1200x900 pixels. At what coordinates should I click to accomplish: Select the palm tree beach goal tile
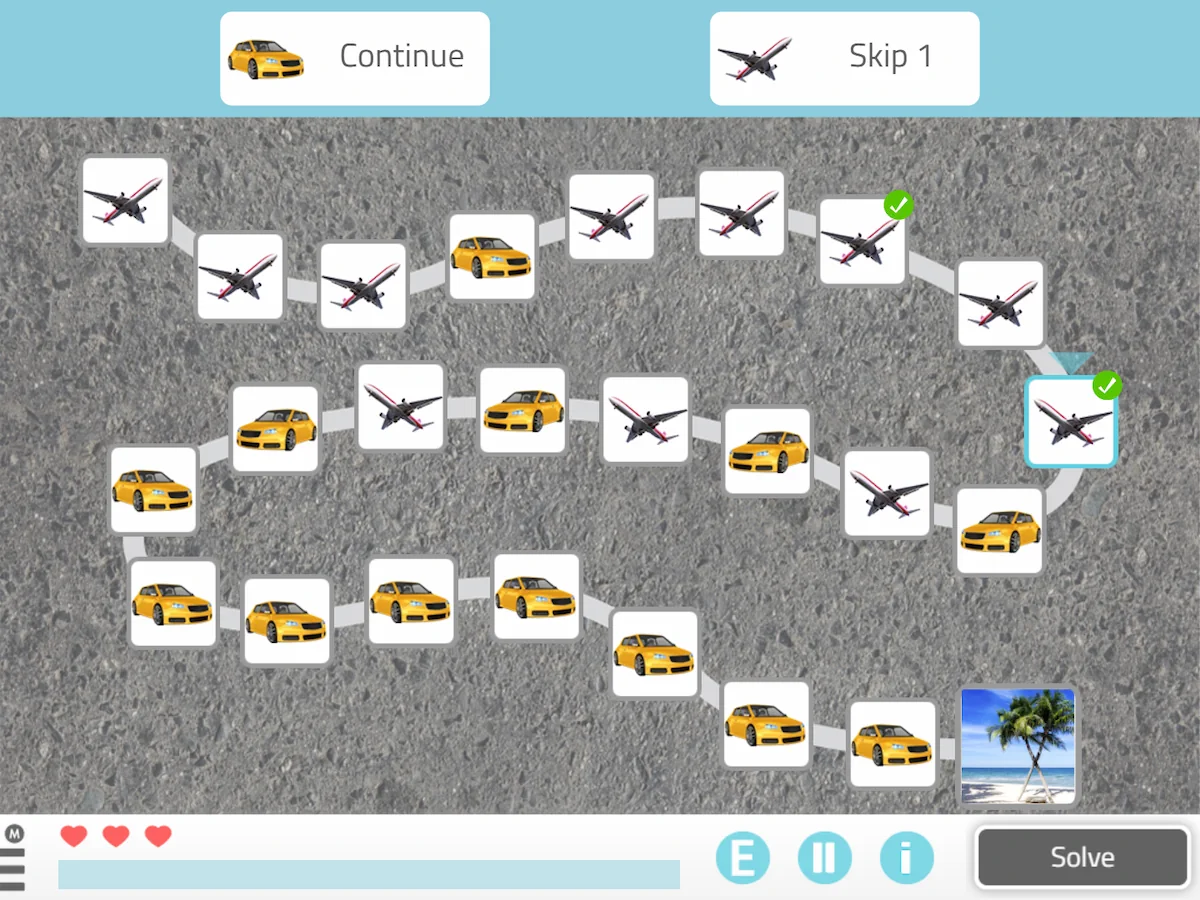pos(1017,745)
